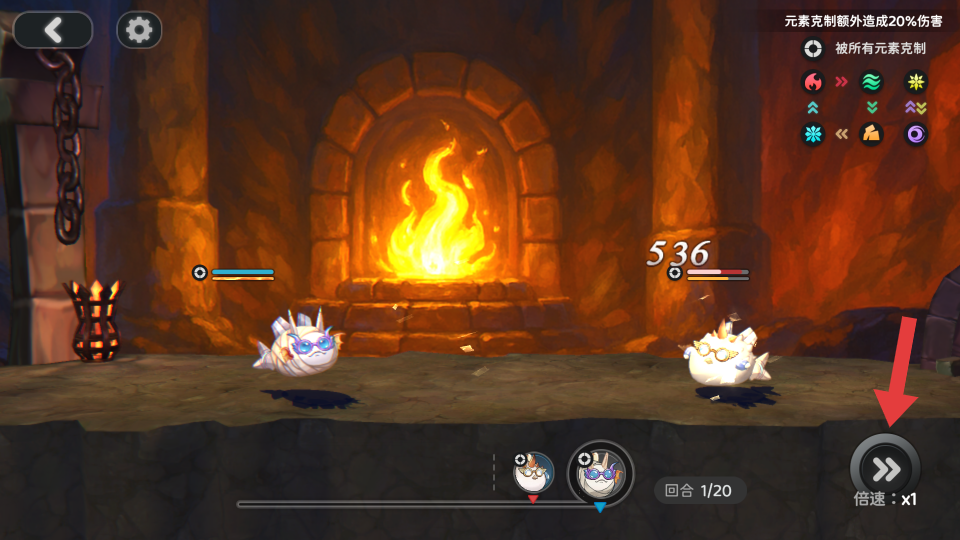The image size is (960, 540).
Task: Toggle the battle speed fast-forward button
Action: pos(885,468)
